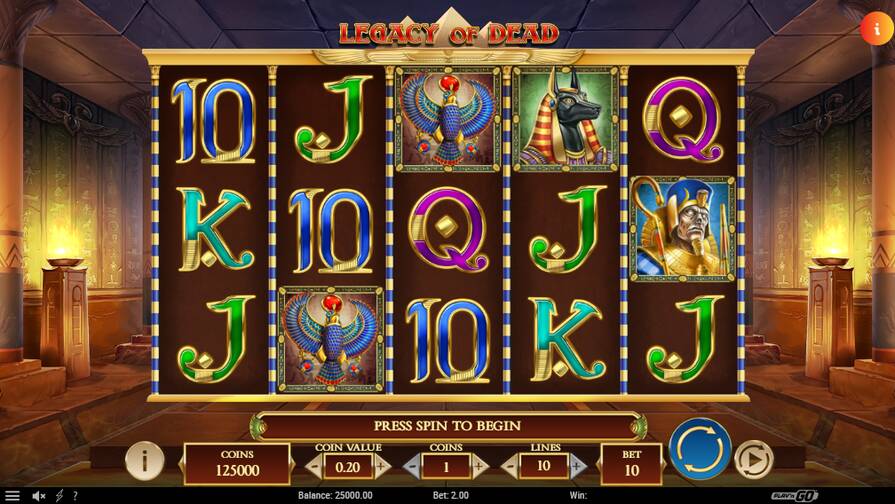
Task: Open help with the question mark icon
Action: coord(74,495)
